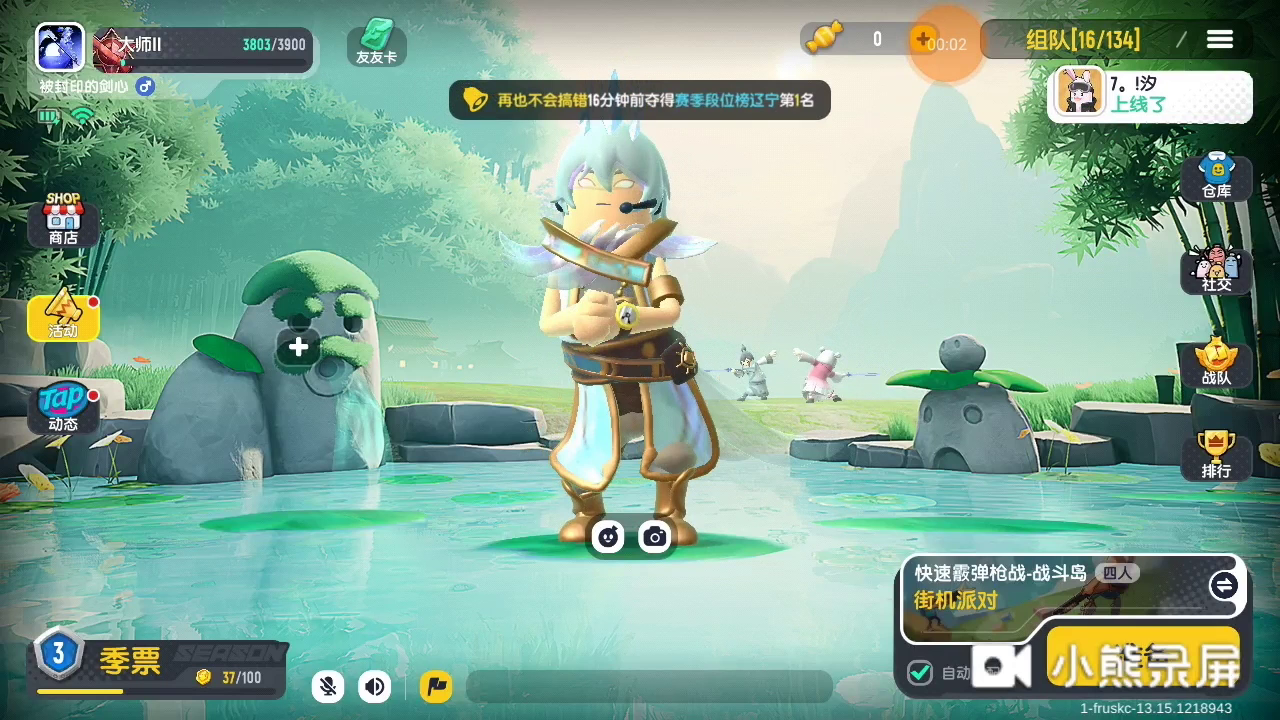Open the 社交 social menu
This screenshot has width=1280, height=720.
1216,270
